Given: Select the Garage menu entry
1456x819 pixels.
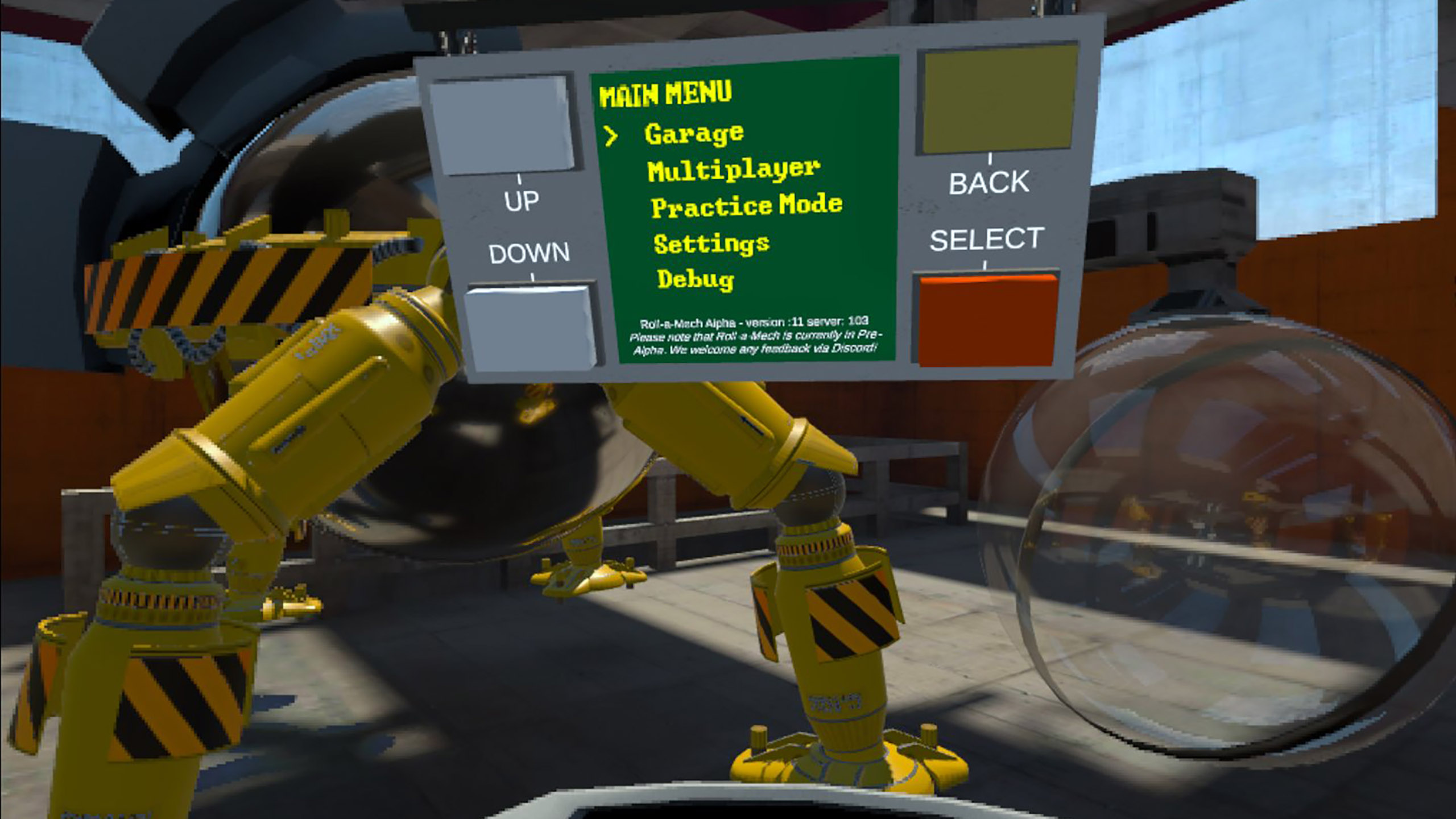Looking at the screenshot, I should [x=694, y=135].
